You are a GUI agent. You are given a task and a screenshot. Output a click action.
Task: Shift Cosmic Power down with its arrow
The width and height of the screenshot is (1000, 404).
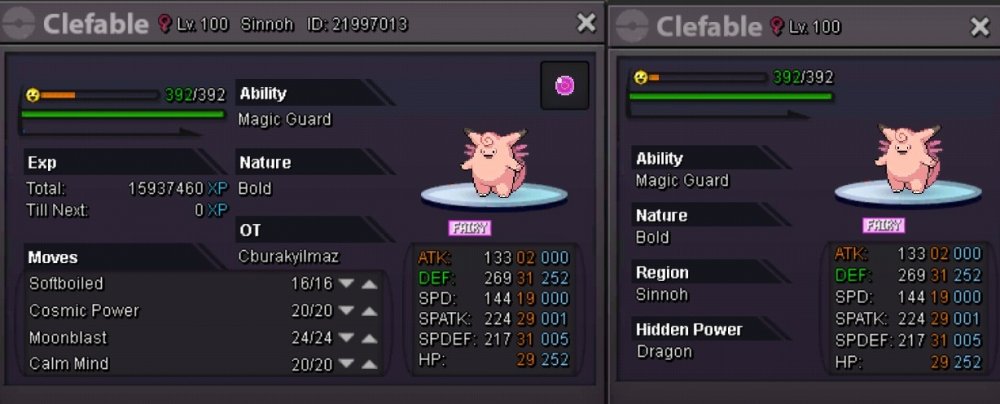[x=346, y=311]
